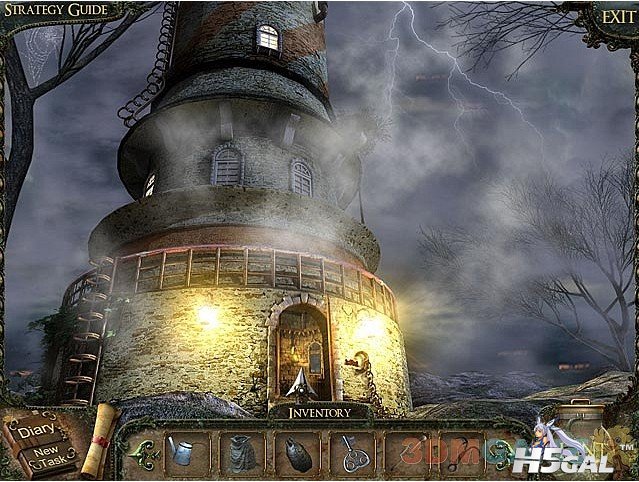Screen dimensions: 639x482
Task: Exit the game with the Exit button
Action: click(x=615, y=16)
